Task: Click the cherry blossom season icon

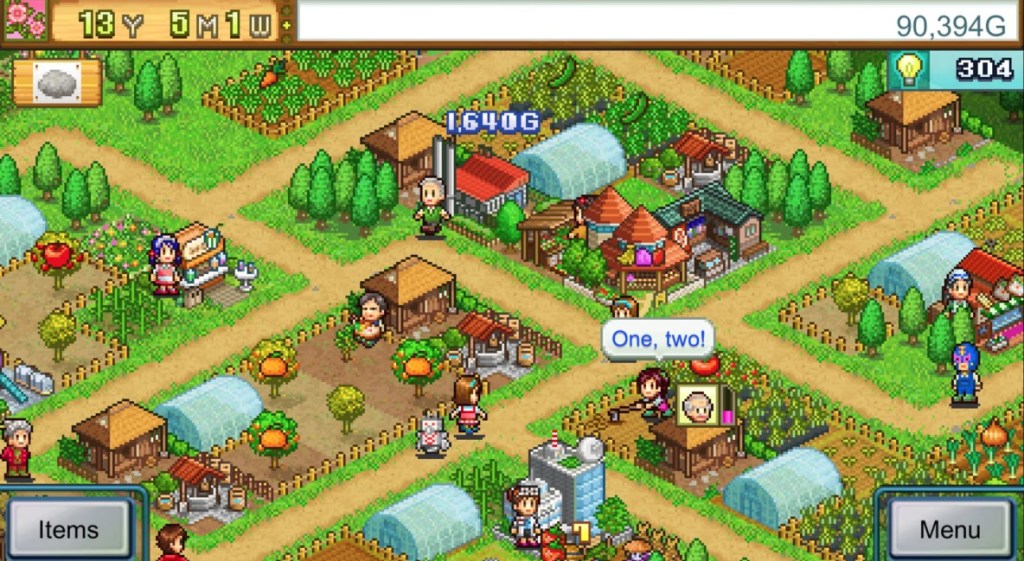Action: pyautogui.click(x=24, y=20)
